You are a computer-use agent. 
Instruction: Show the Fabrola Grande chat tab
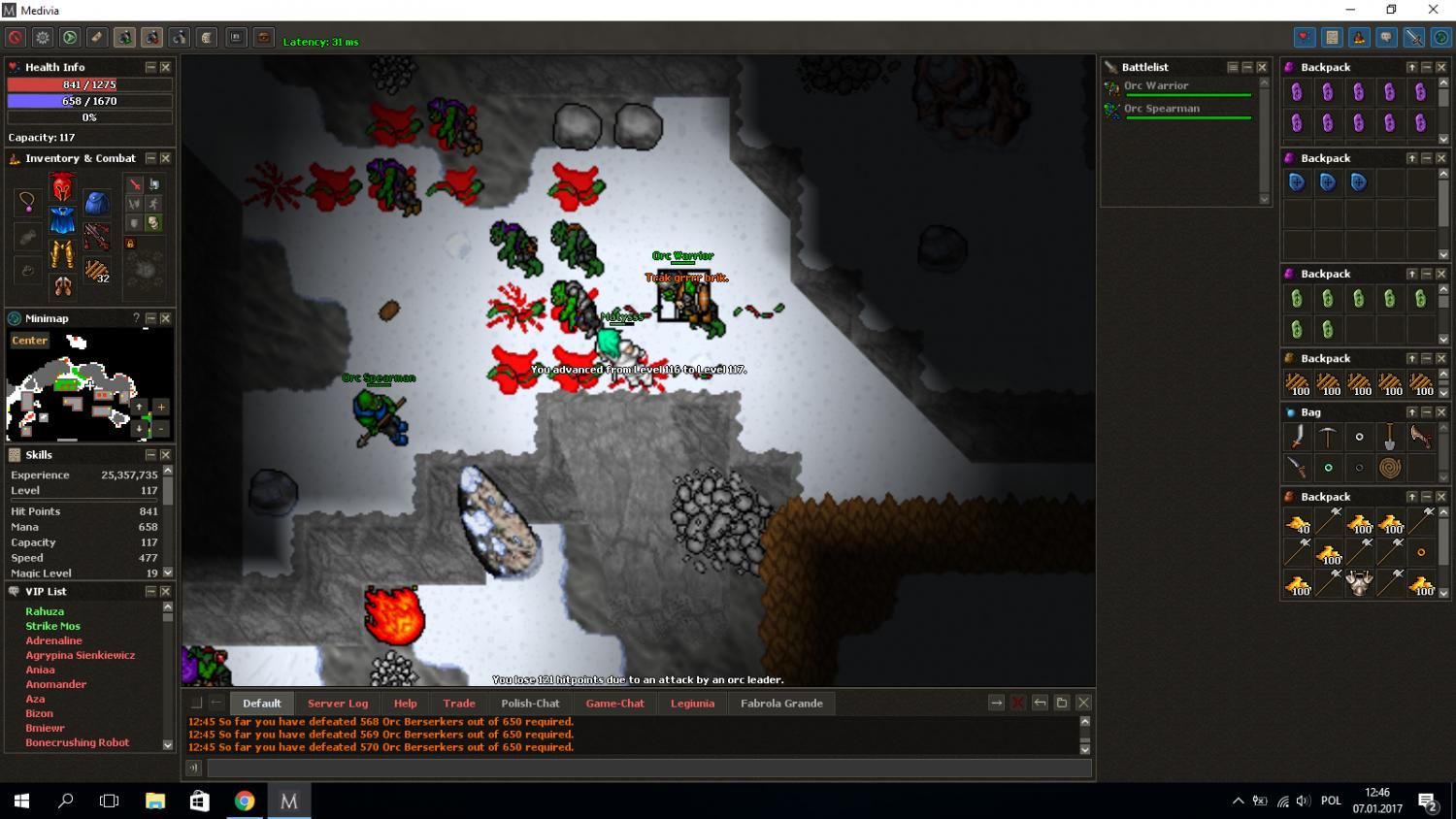click(x=781, y=704)
